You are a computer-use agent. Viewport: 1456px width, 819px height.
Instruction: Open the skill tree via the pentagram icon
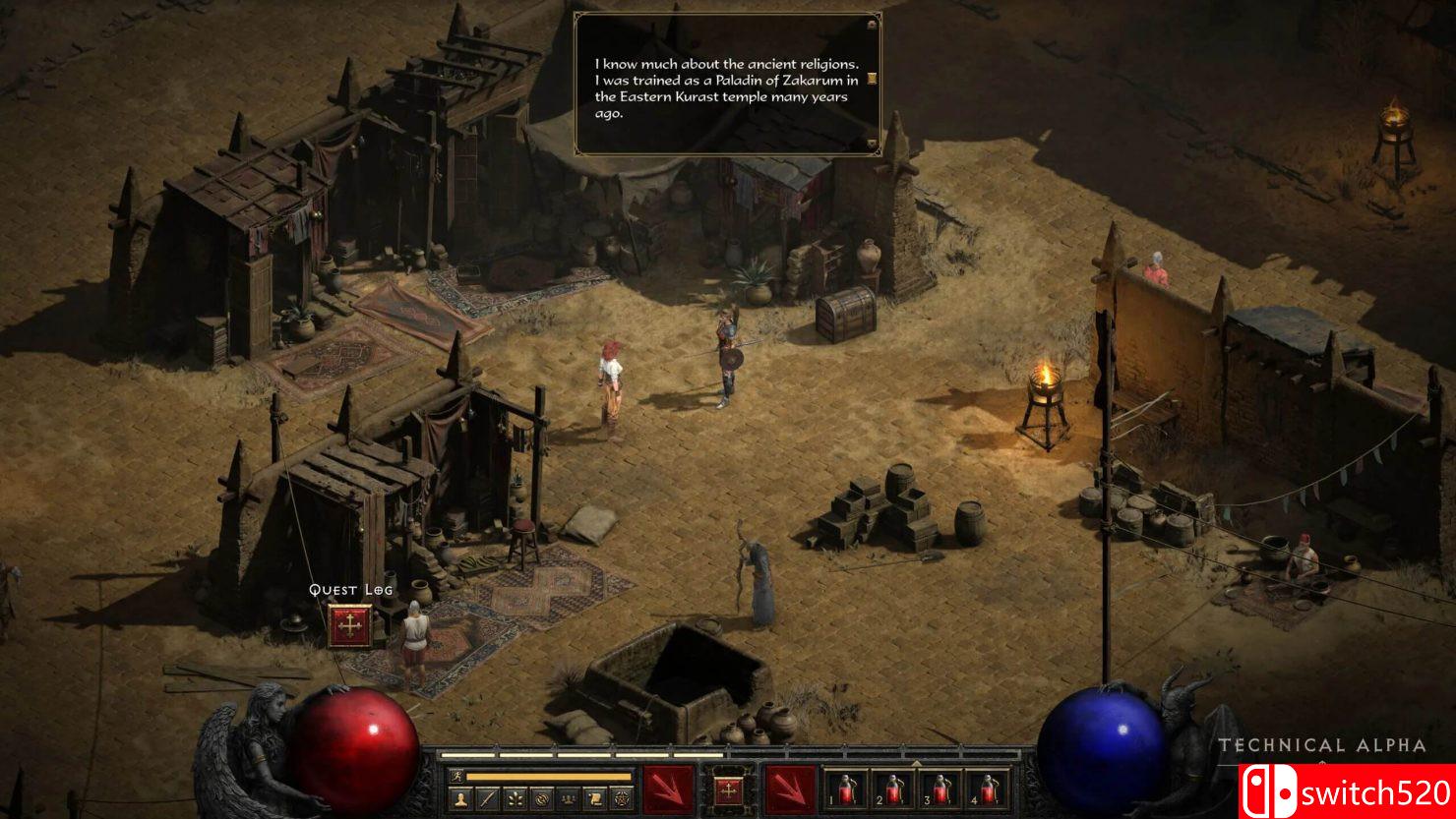tap(622, 798)
